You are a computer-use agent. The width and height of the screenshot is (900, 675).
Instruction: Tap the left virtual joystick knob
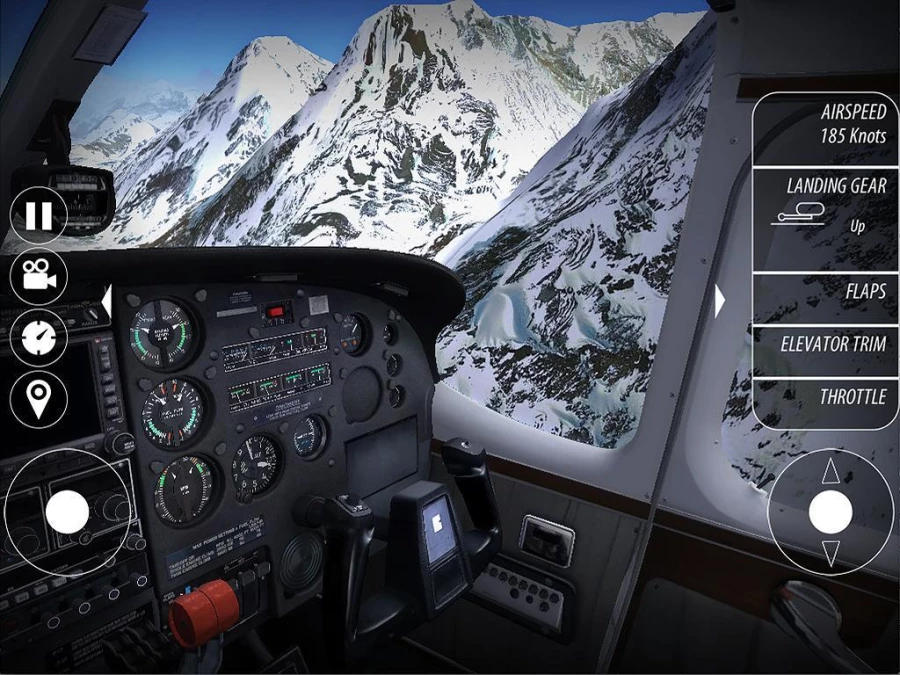point(67,512)
